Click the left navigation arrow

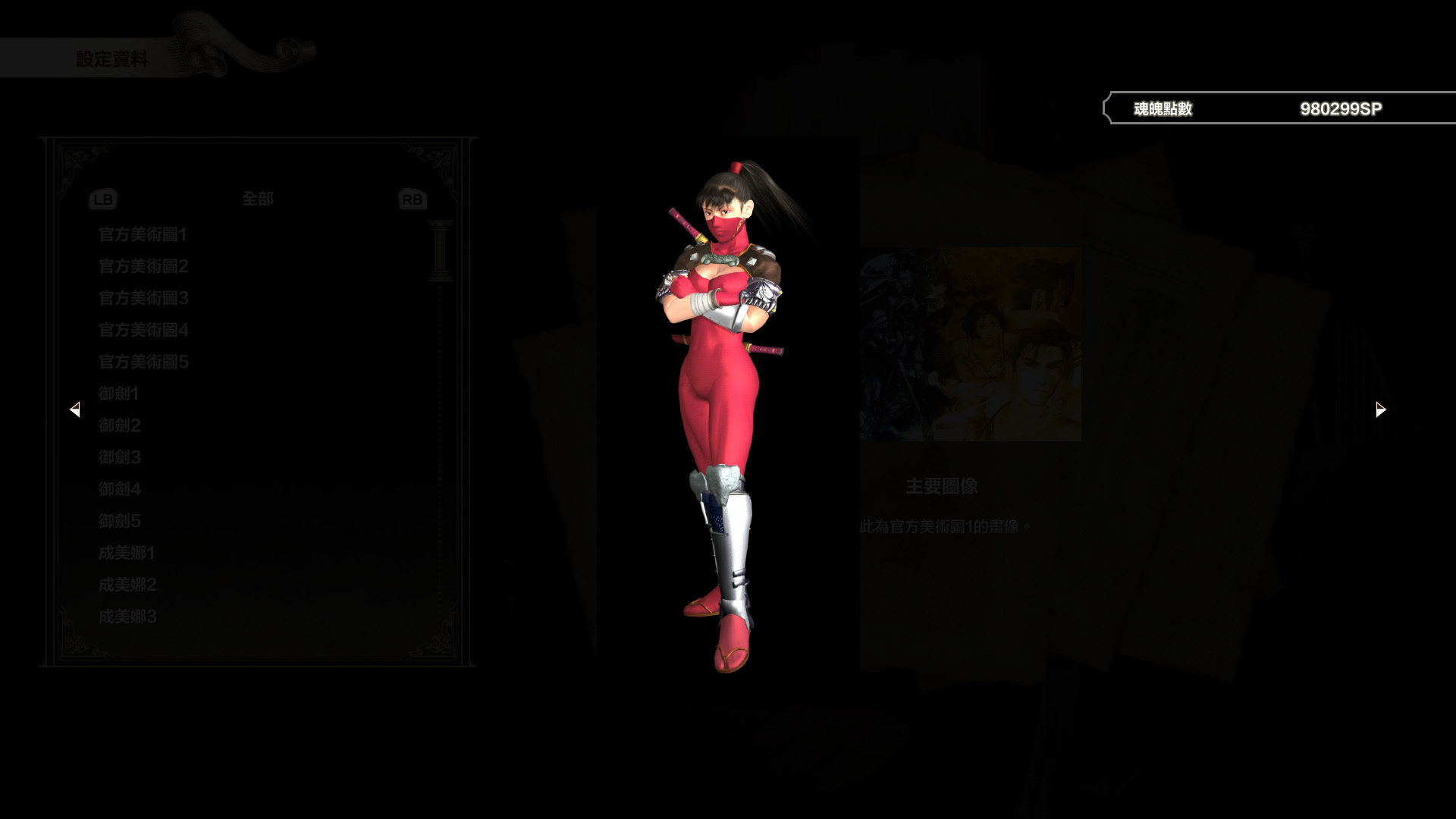coord(76,409)
